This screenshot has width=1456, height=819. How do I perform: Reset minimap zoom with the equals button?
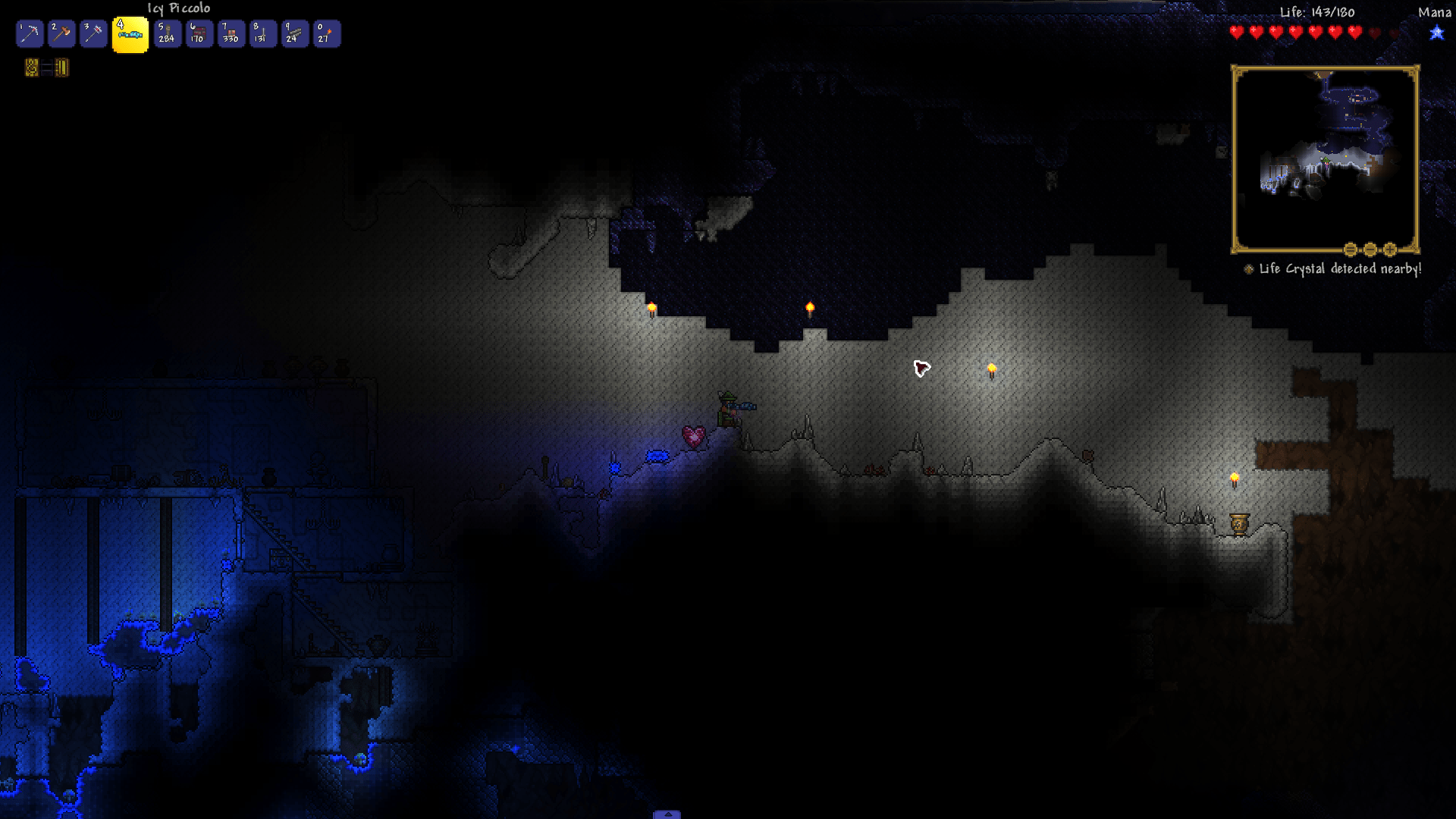pyautogui.click(x=1350, y=249)
